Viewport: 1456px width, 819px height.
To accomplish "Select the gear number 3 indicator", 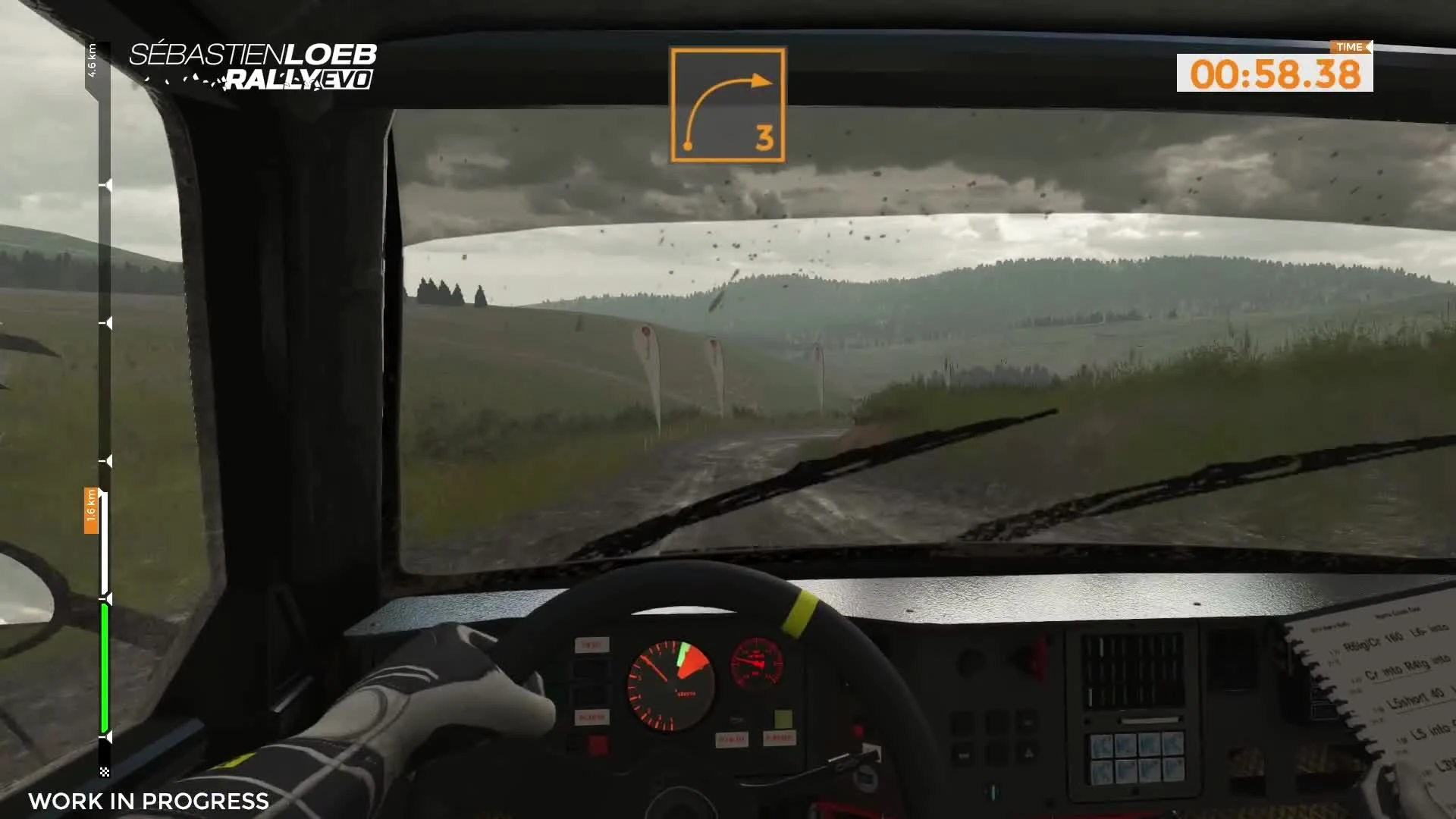I will coord(762,138).
